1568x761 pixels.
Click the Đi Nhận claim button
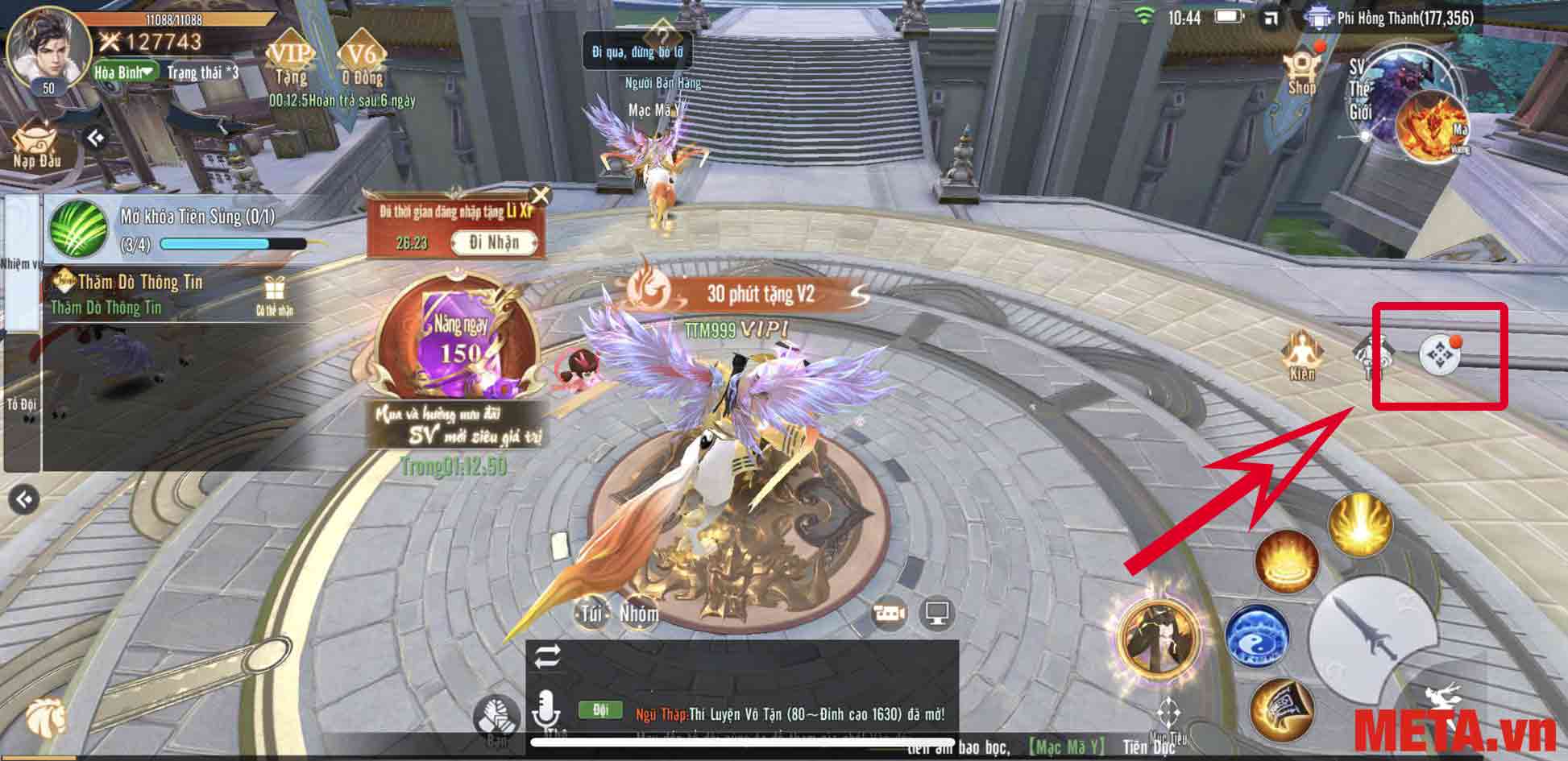[x=494, y=242]
